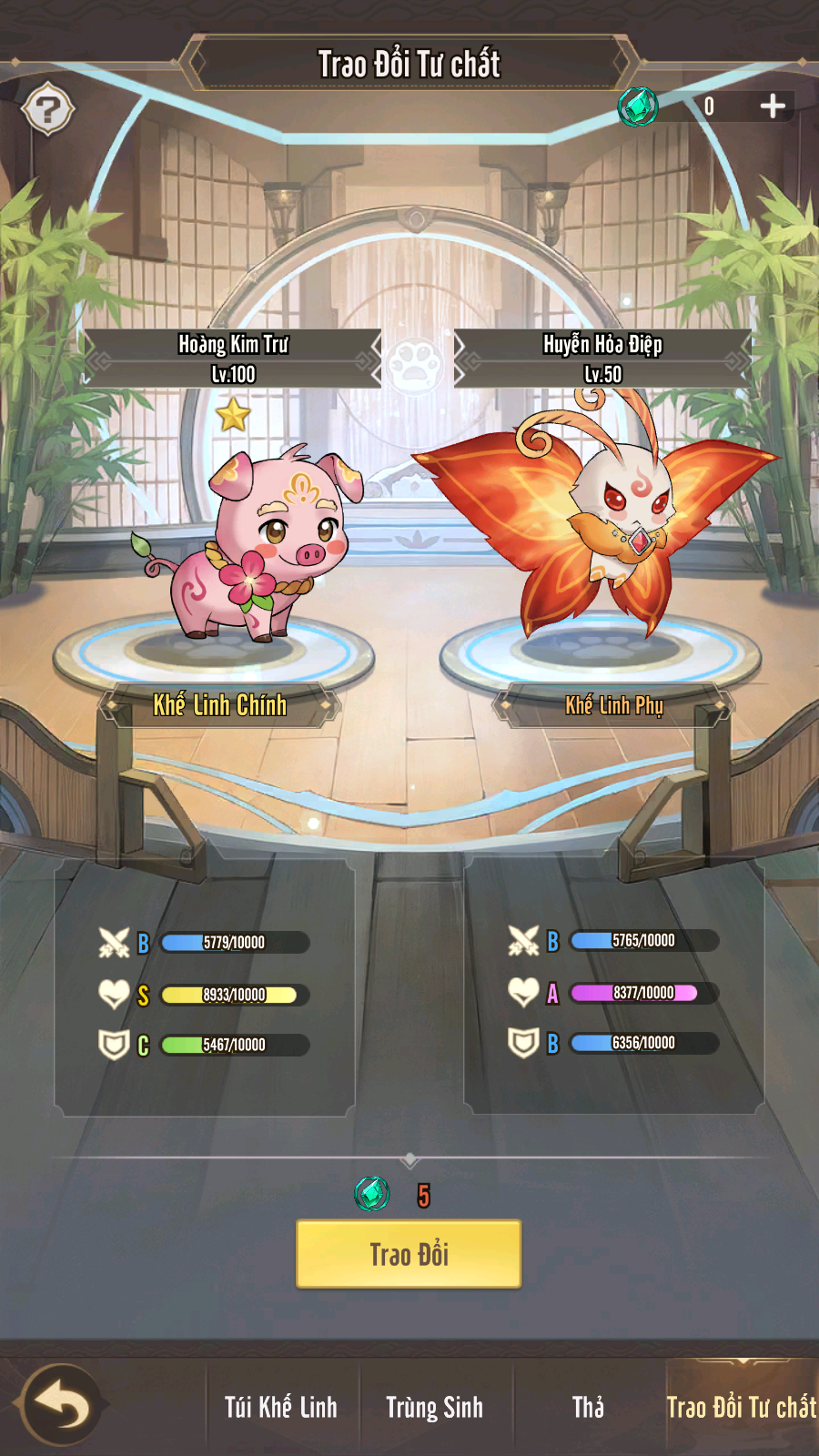Go back with the return arrow

click(62, 1406)
